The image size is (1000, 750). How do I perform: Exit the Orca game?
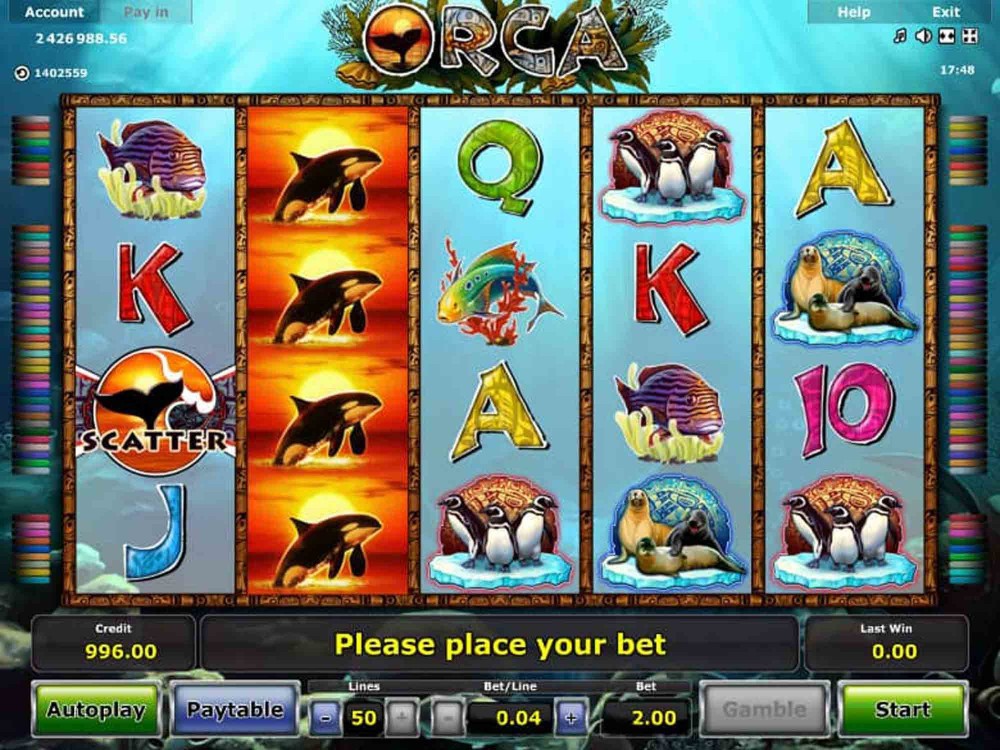click(946, 12)
